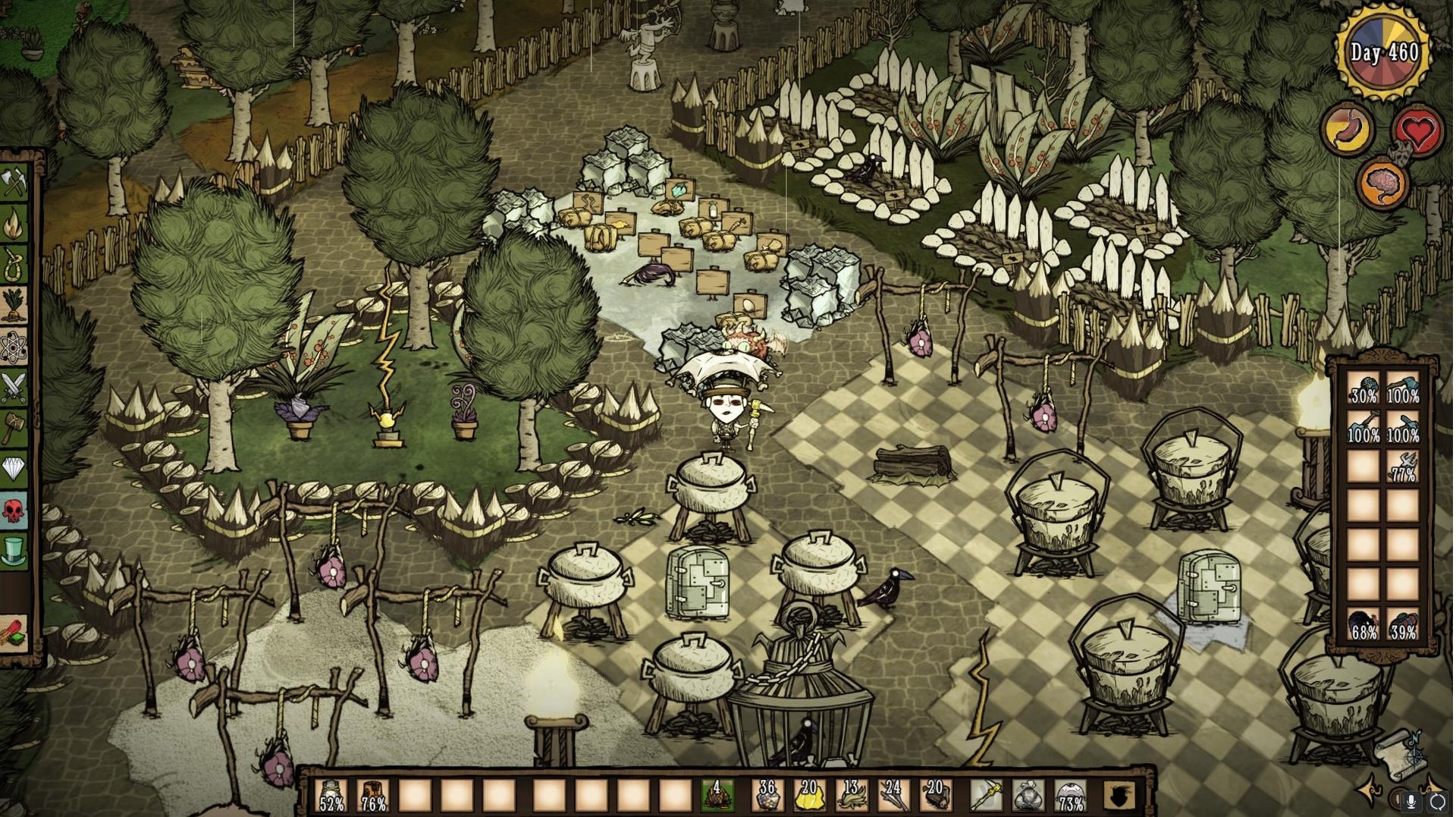The image size is (1456, 817).
Task: Open the Food farming crafting tab
Action: (14, 306)
